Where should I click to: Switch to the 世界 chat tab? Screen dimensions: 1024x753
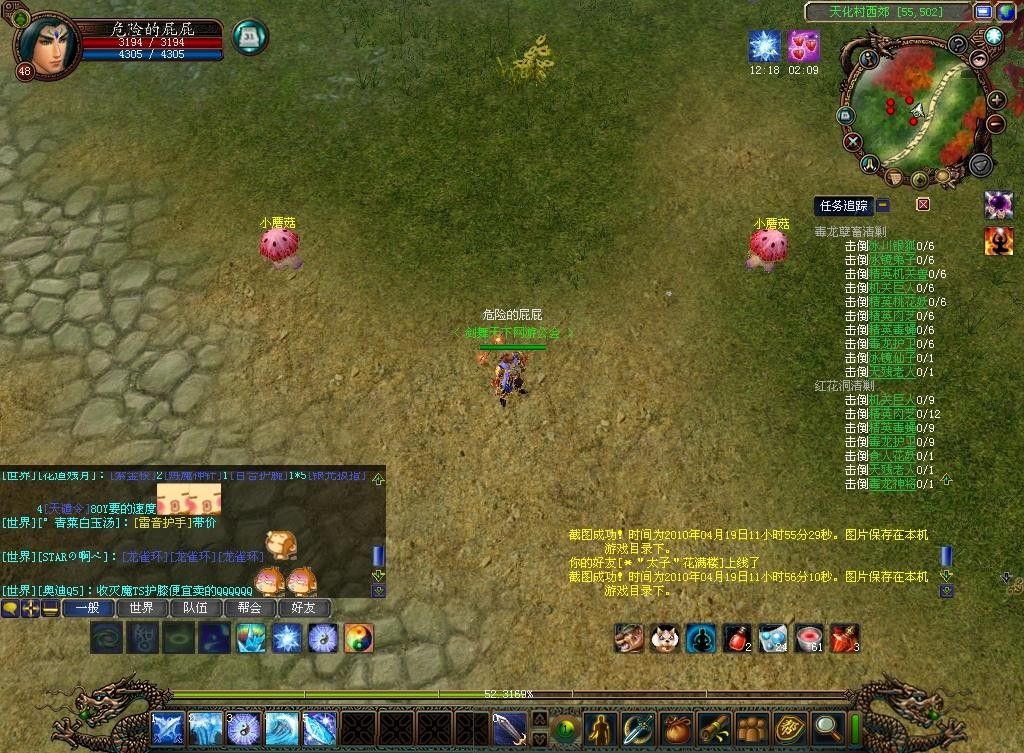142,607
